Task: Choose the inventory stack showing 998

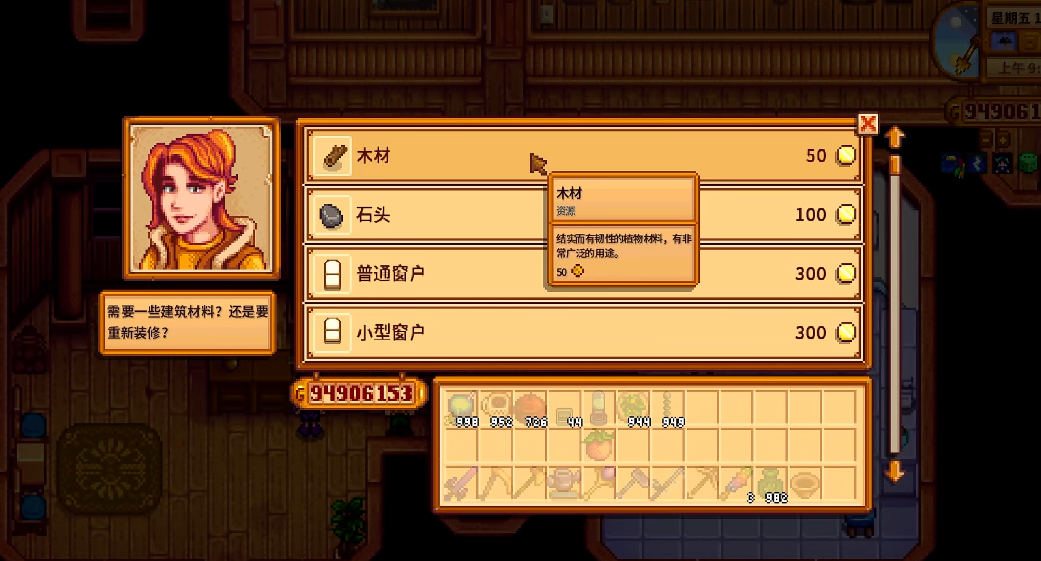Action: (x=461, y=407)
